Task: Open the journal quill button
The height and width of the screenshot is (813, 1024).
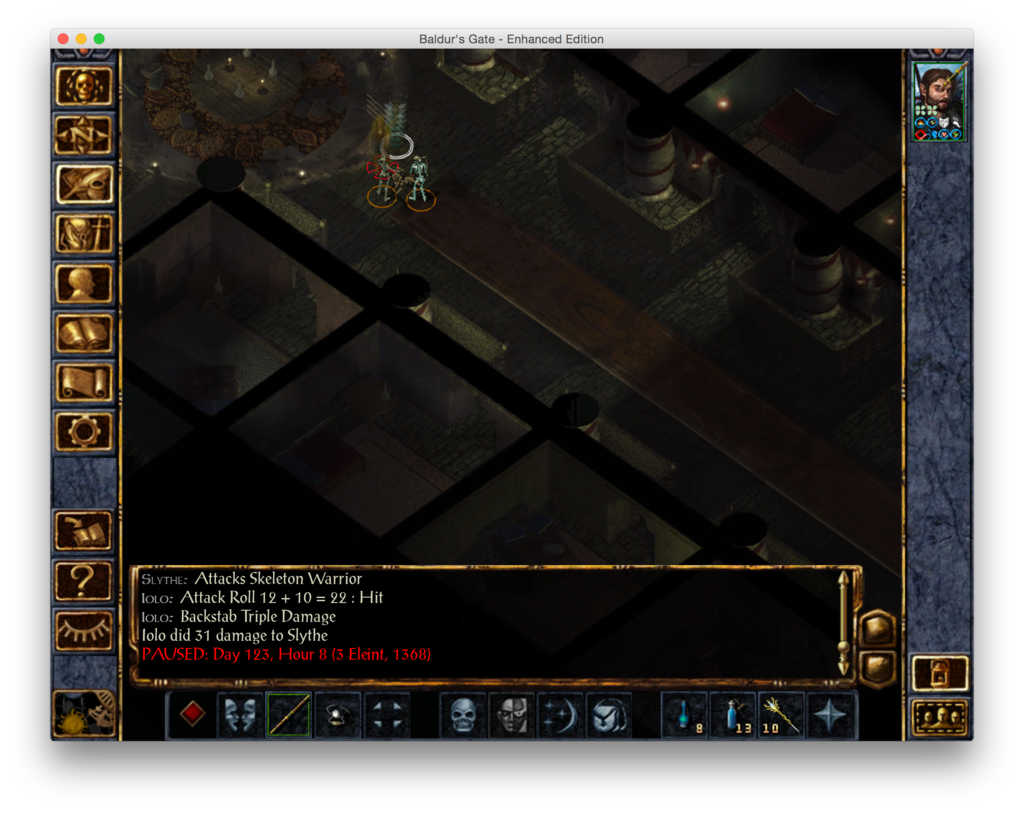Action: pos(83,184)
